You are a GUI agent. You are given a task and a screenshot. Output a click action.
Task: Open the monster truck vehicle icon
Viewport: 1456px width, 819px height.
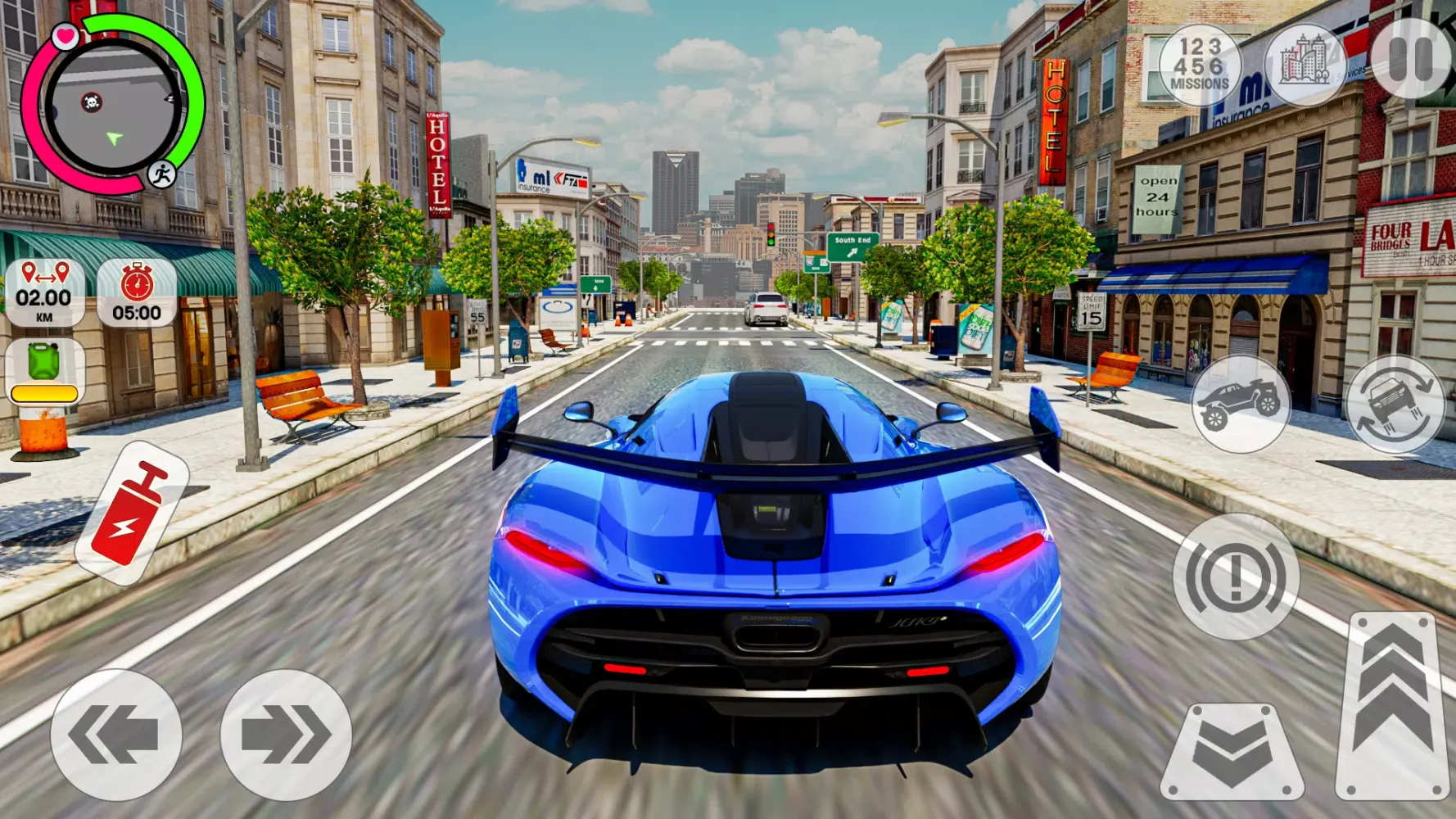(x=1240, y=405)
